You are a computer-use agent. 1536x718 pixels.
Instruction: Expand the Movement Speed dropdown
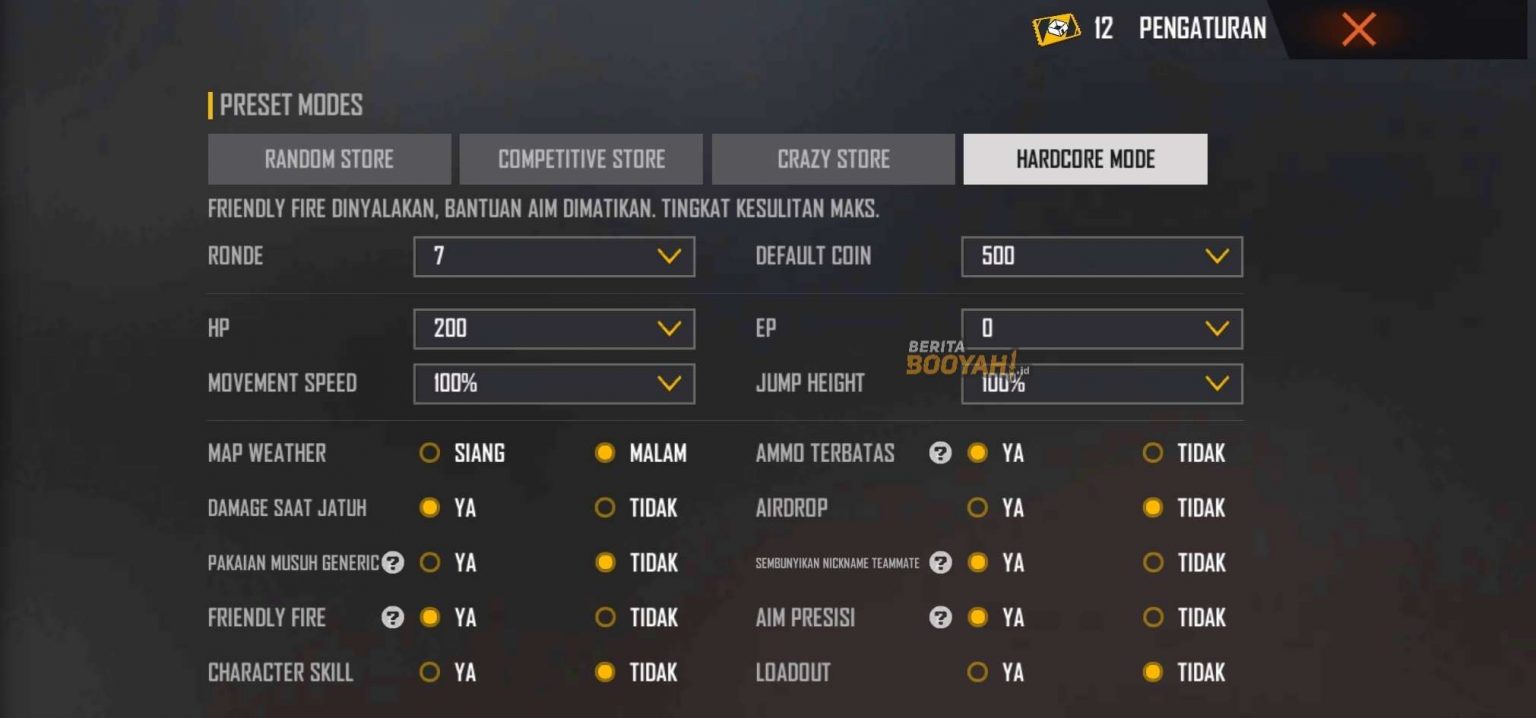pyautogui.click(x=554, y=383)
